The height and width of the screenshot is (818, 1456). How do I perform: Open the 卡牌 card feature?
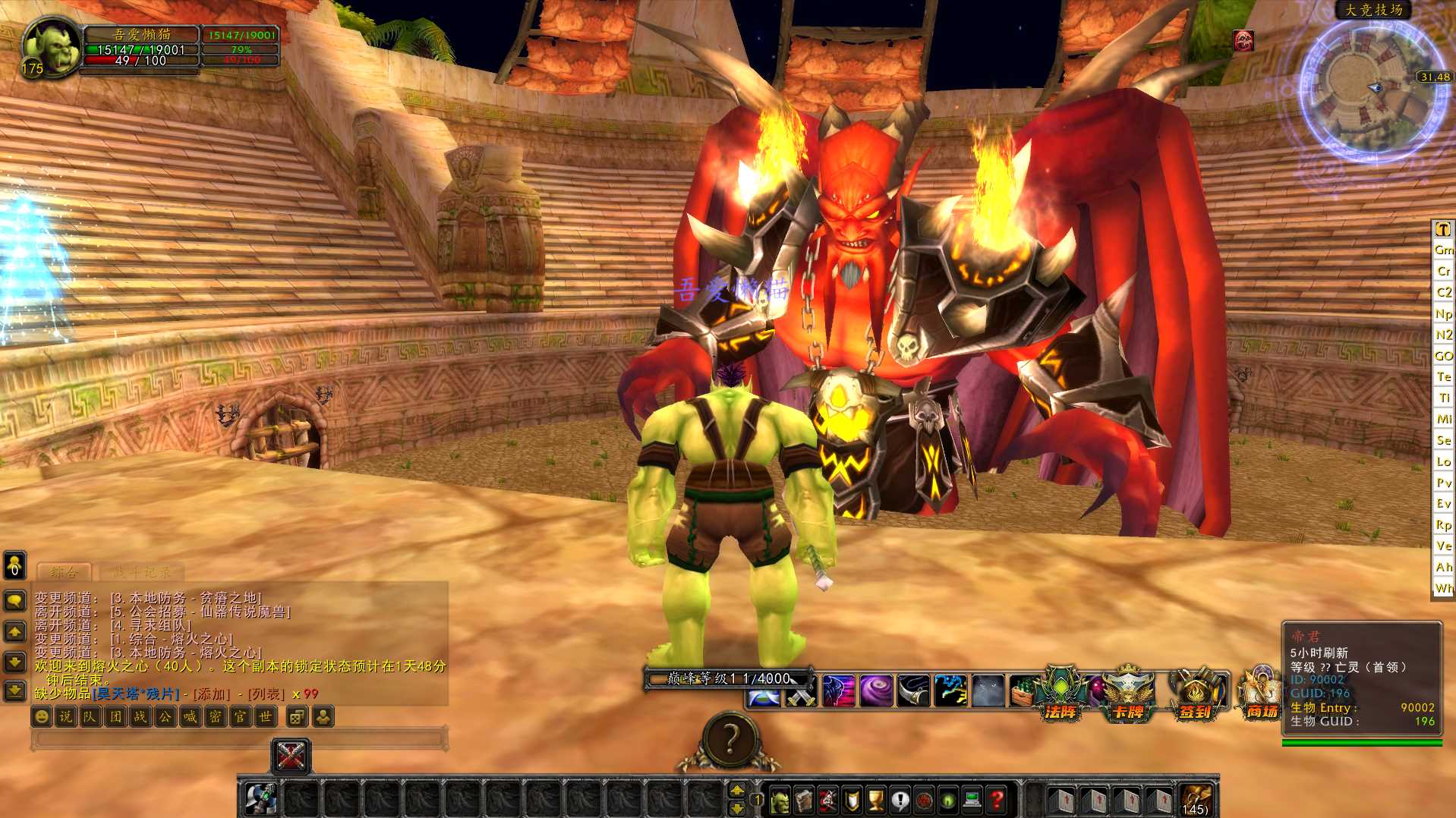tap(1127, 694)
